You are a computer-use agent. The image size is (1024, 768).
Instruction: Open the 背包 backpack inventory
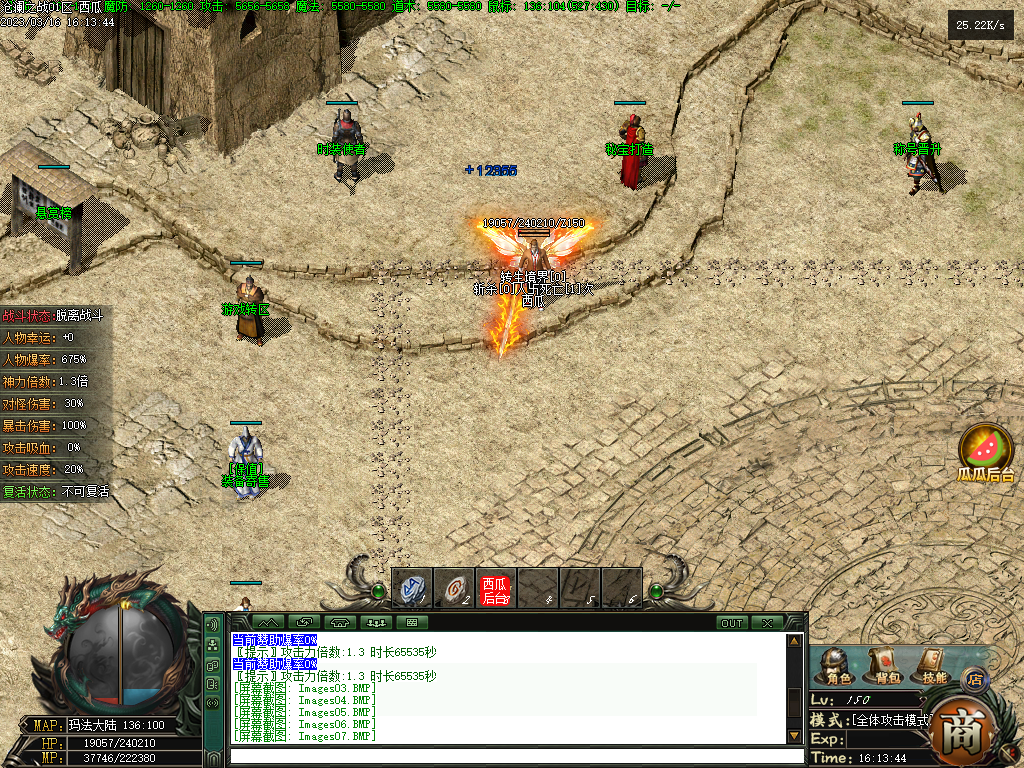pos(882,665)
